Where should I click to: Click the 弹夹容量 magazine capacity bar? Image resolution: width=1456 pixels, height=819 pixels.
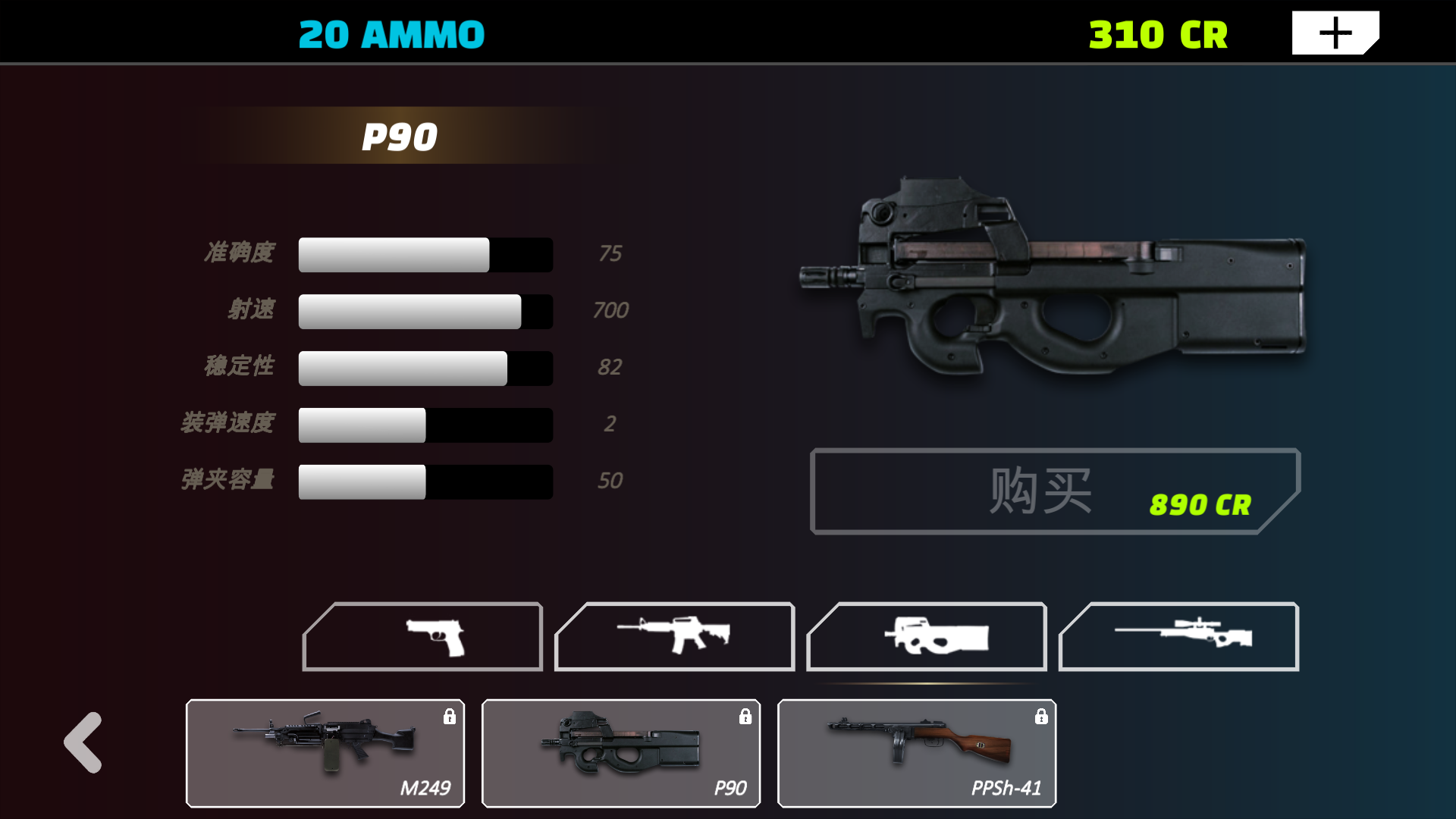(425, 481)
